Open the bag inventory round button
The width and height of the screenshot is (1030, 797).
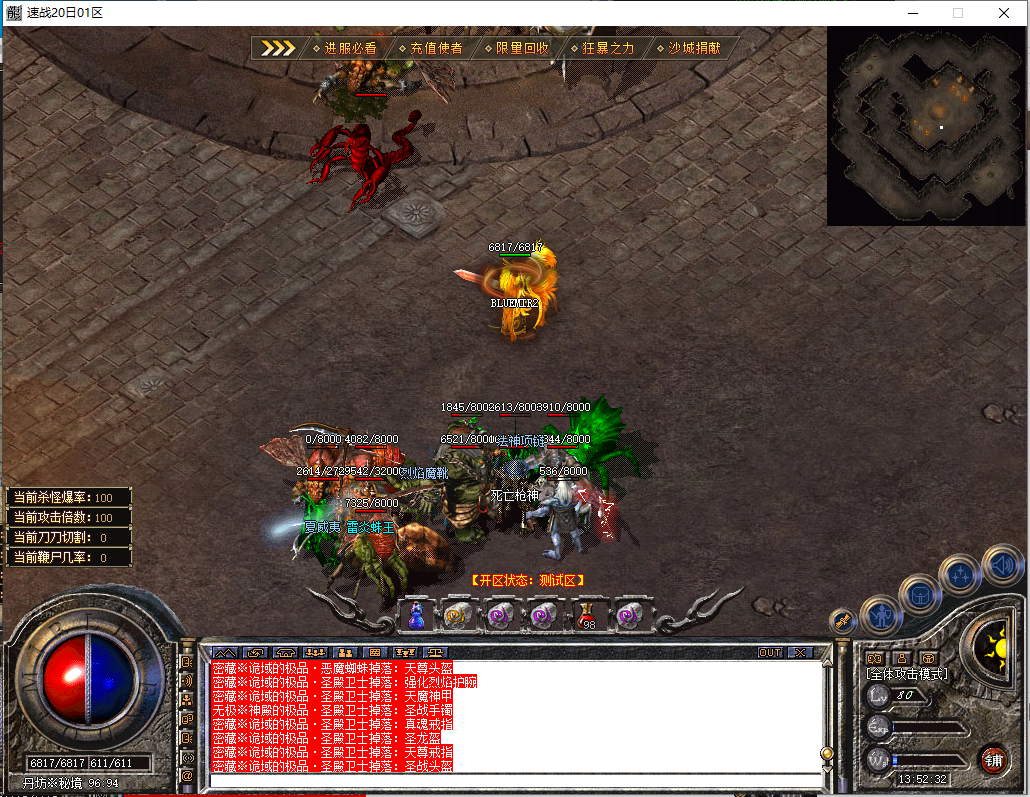tap(919, 597)
